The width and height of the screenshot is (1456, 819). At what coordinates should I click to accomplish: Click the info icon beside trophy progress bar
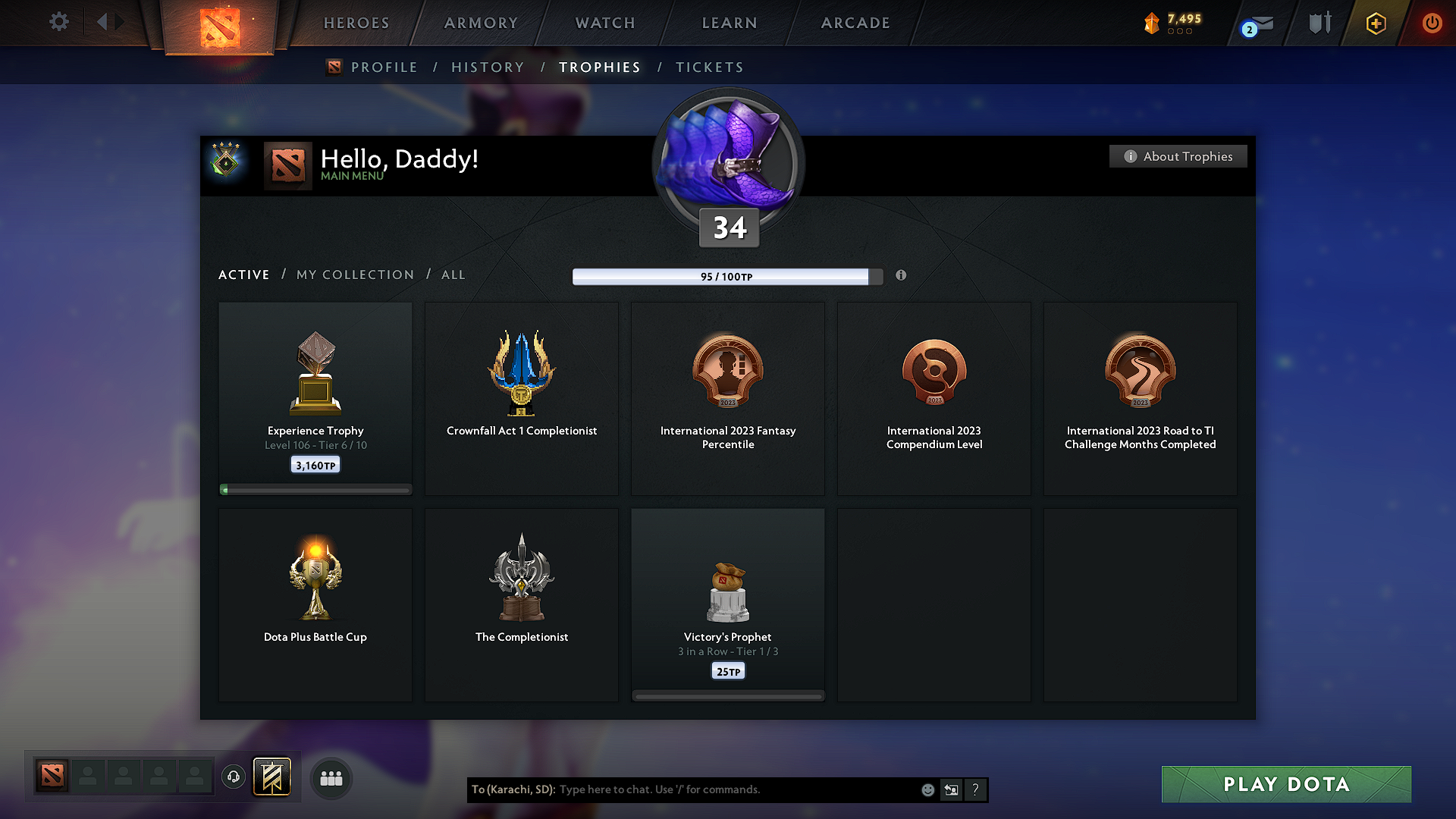[902, 276]
